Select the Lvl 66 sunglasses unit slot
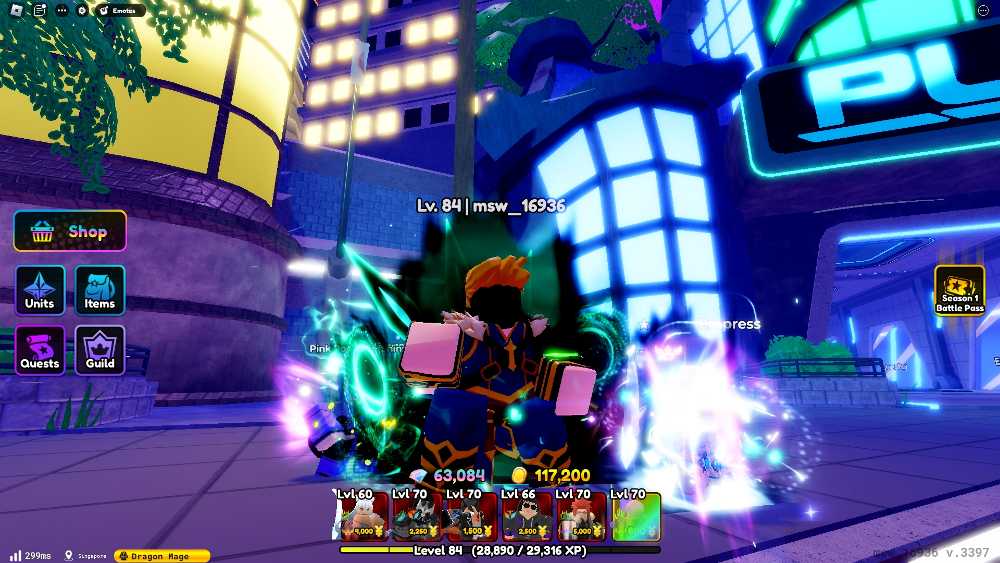This screenshot has width=1000, height=563. point(524,516)
